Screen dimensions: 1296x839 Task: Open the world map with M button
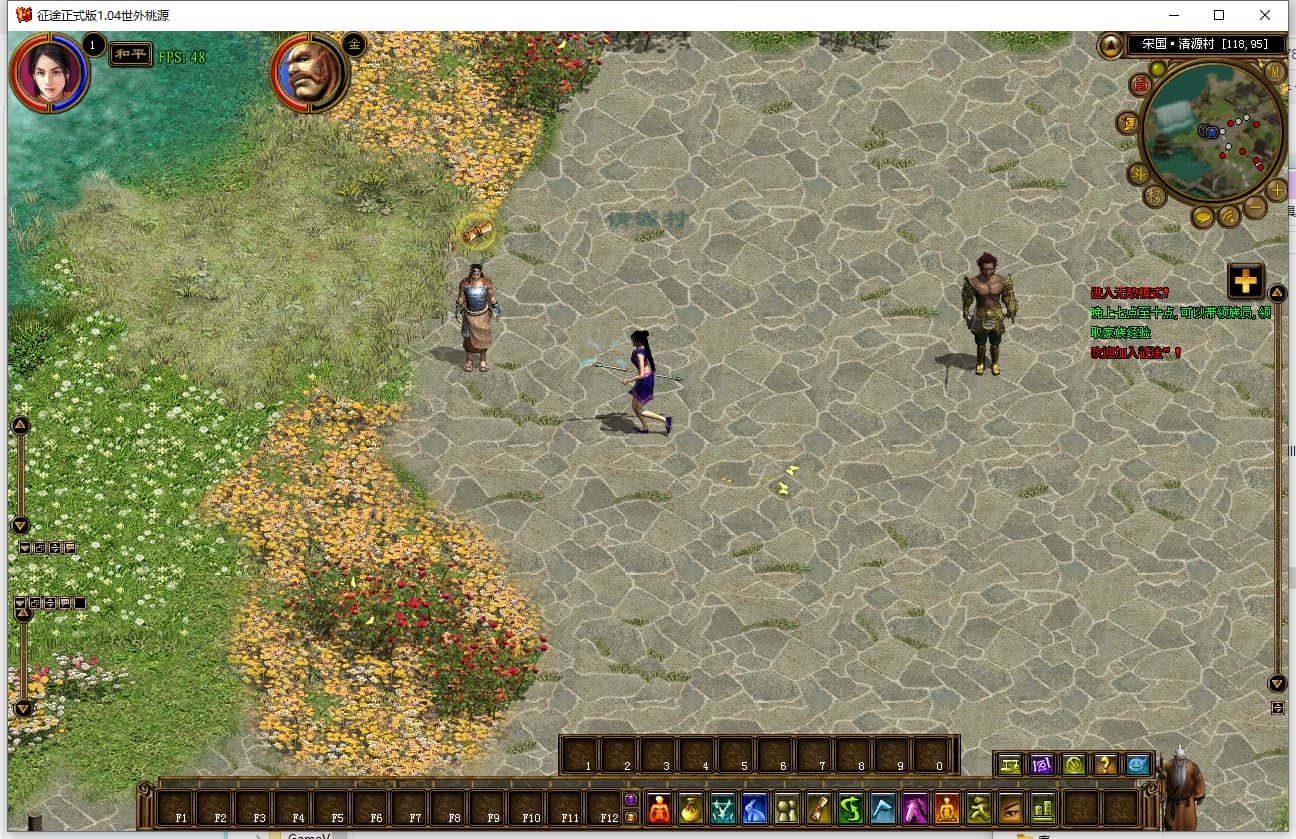coord(1275,72)
